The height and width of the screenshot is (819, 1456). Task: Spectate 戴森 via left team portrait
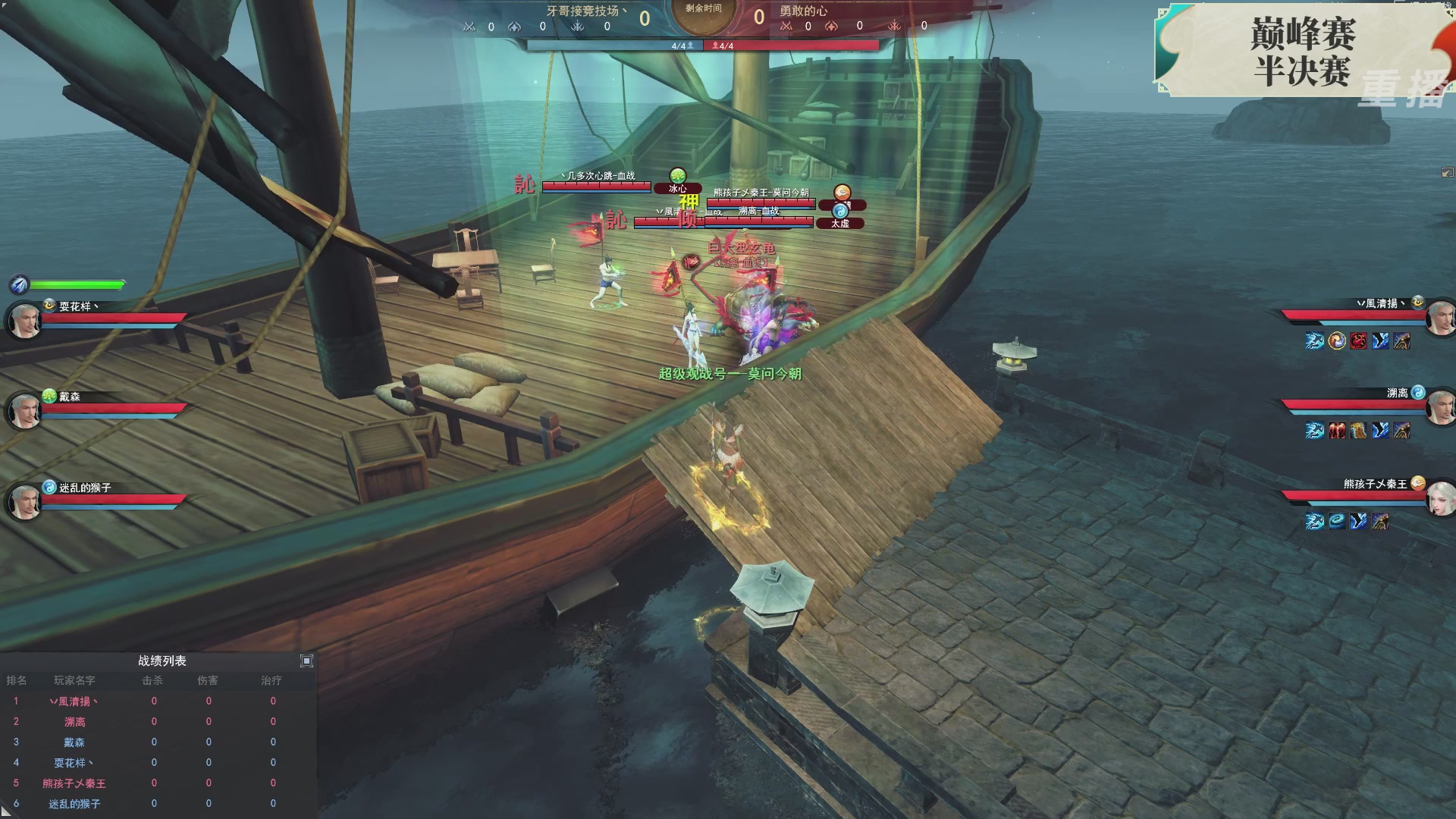coord(24,411)
